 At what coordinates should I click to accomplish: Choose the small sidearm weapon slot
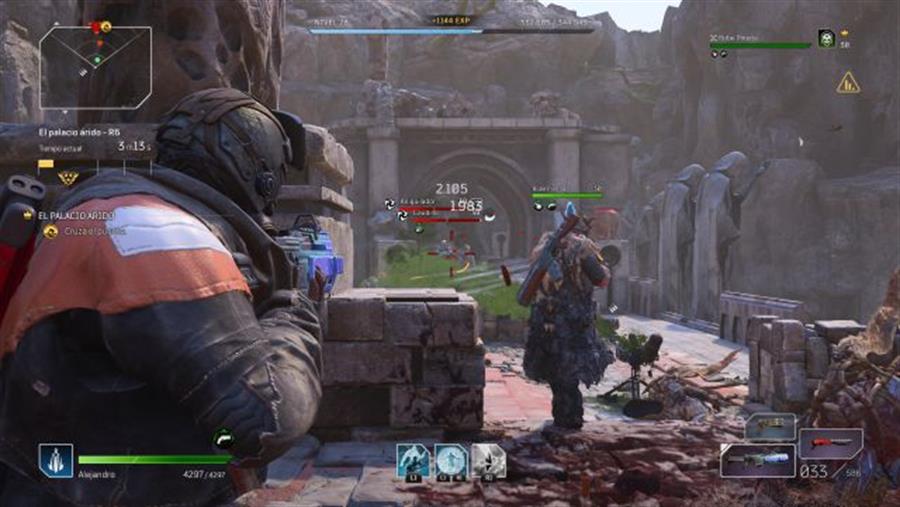[770, 426]
